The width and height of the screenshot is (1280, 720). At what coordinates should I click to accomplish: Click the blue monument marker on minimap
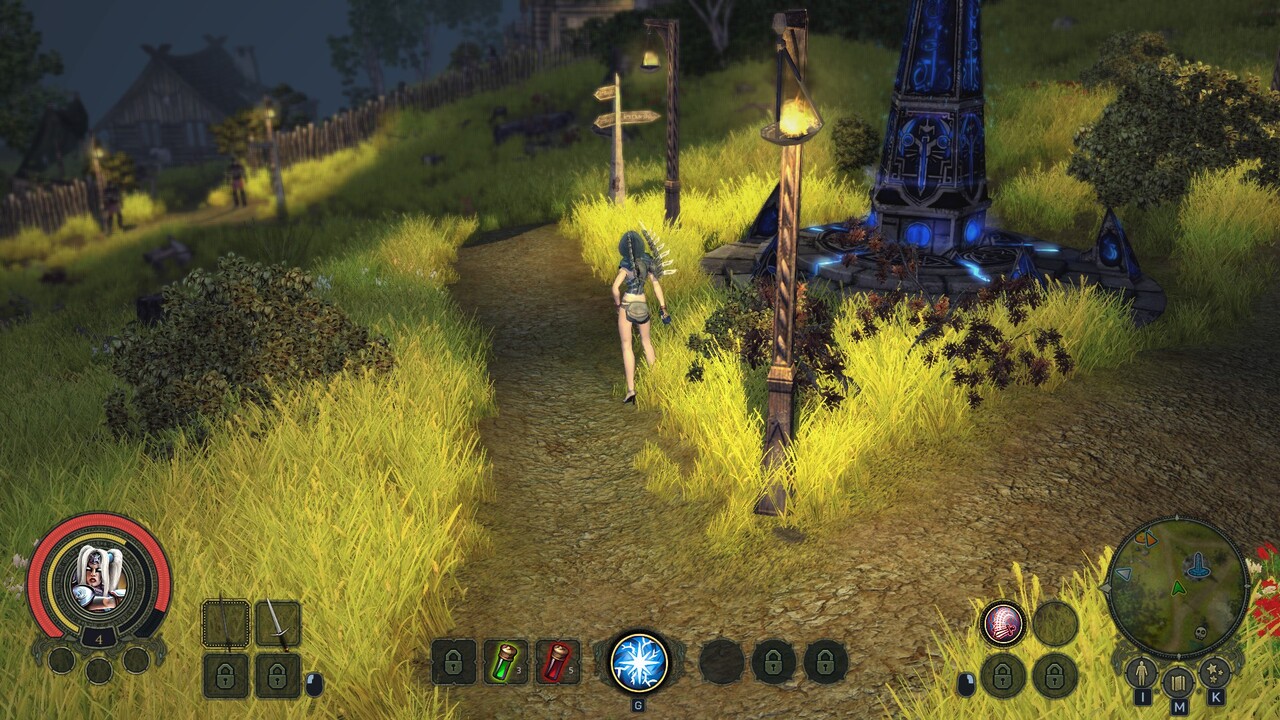pyautogui.click(x=1197, y=567)
